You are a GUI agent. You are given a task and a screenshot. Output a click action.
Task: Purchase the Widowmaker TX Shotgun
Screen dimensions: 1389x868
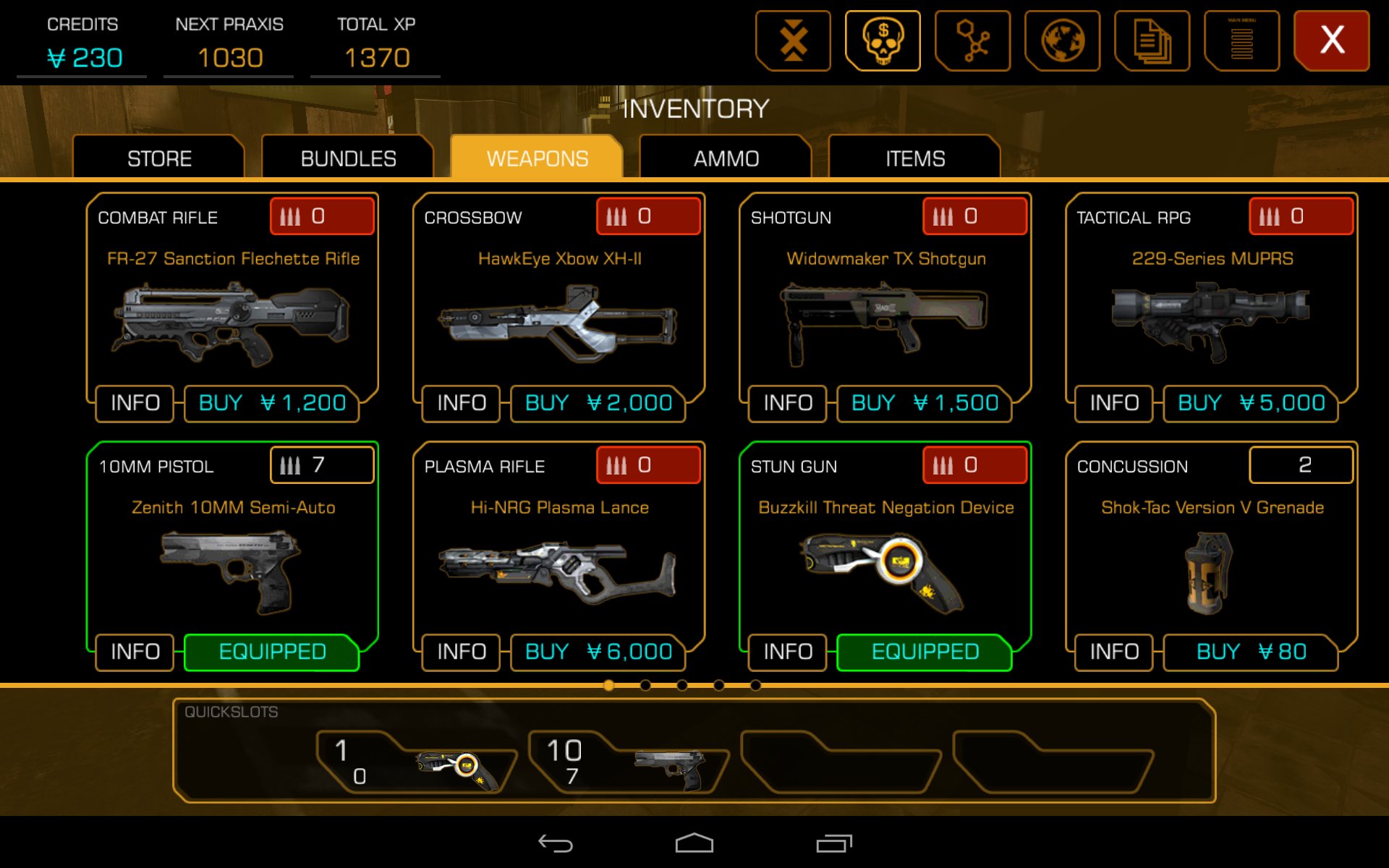pyautogui.click(x=925, y=403)
